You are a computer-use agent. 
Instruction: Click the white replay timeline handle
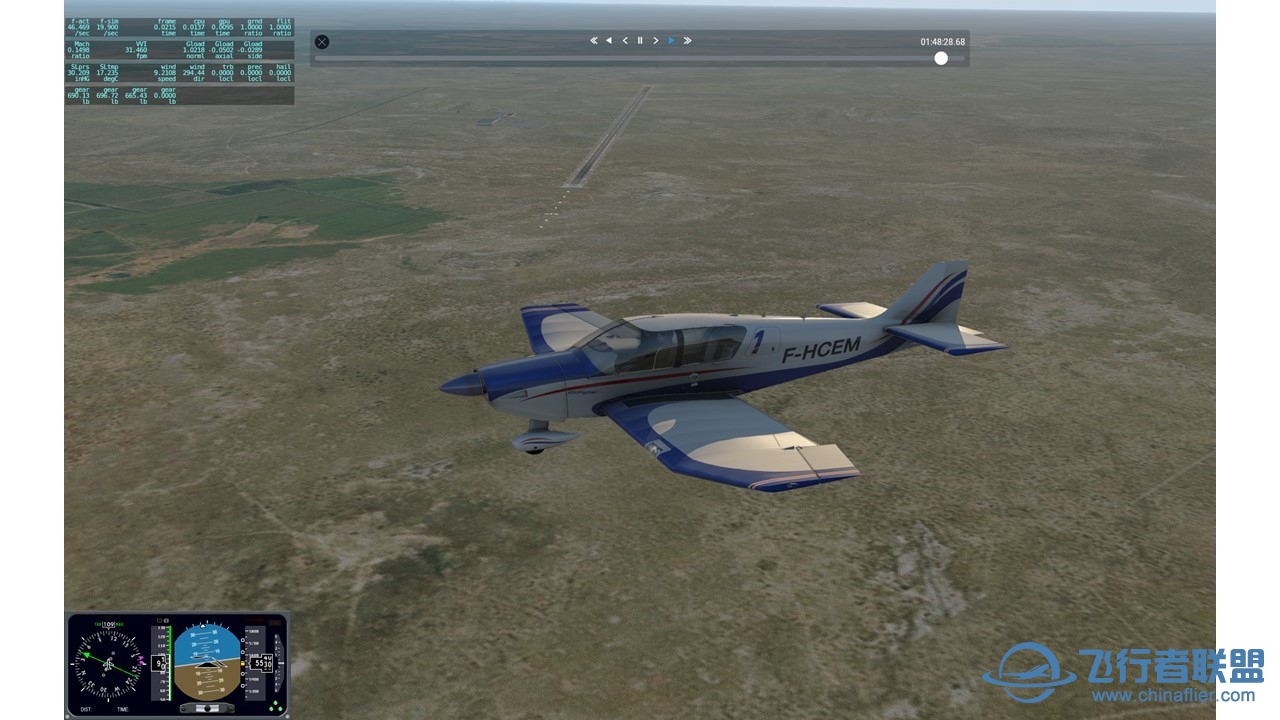click(x=941, y=58)
